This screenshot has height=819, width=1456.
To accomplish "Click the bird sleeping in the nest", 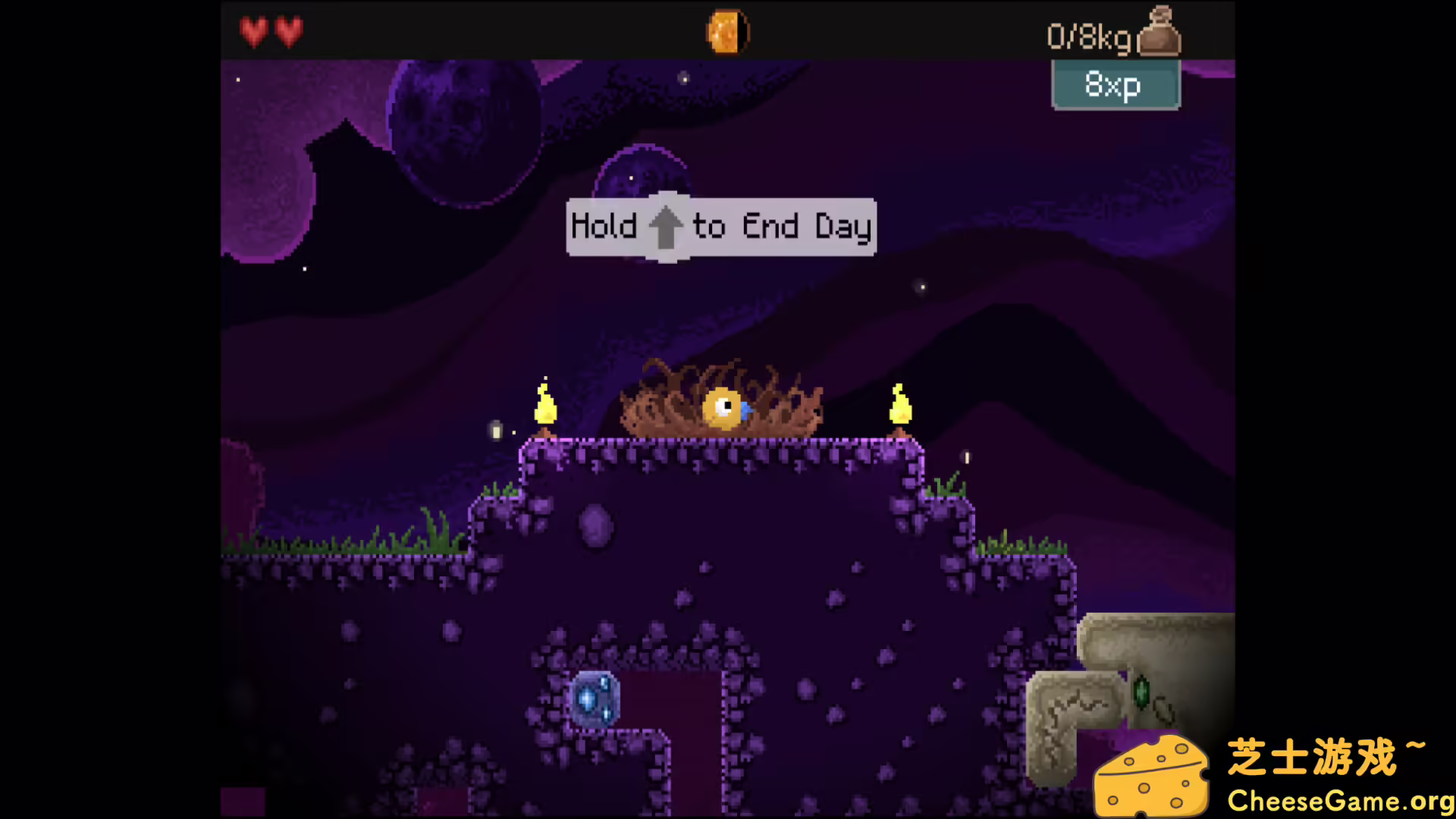I will click(722, 407).
